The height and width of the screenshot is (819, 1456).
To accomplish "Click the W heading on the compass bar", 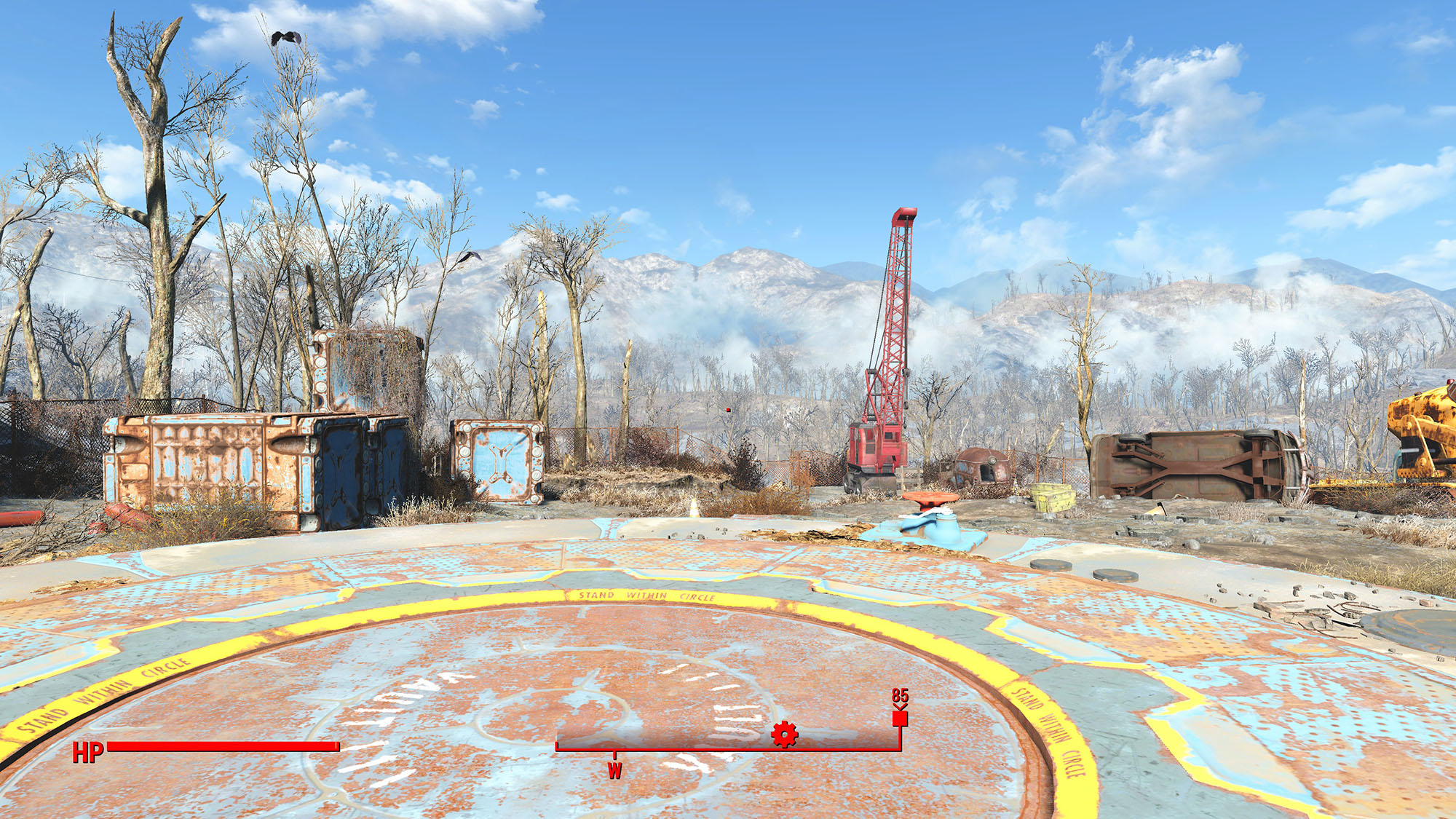I will click(615, 770).
